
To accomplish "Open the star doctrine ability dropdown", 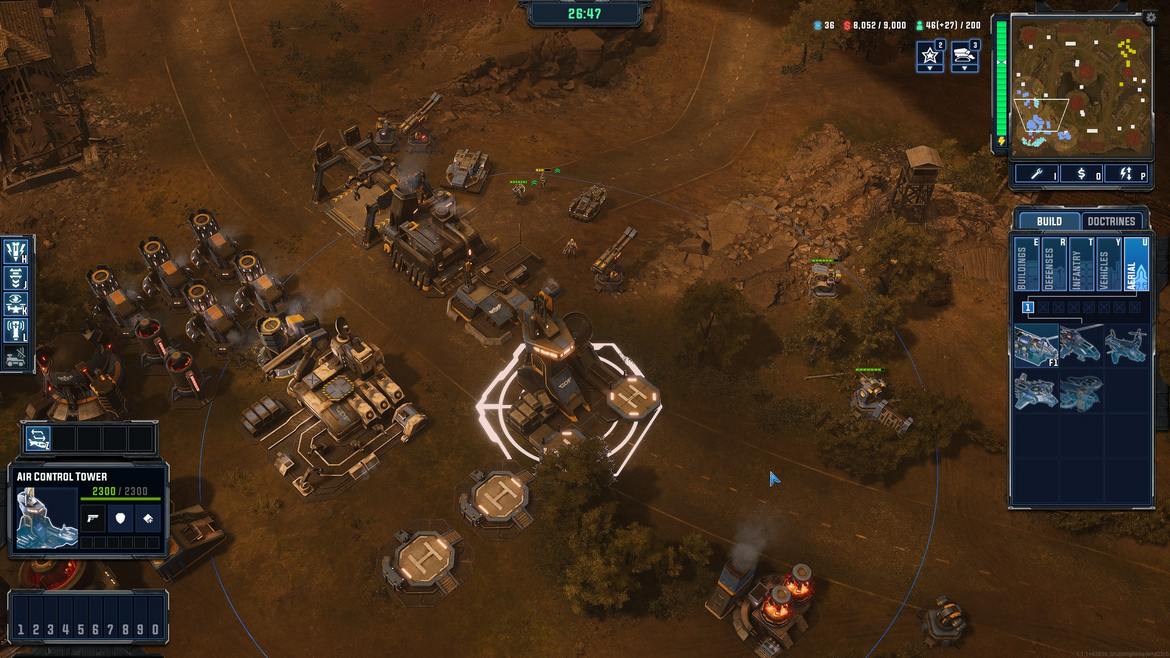I will [x=930, y=56].
